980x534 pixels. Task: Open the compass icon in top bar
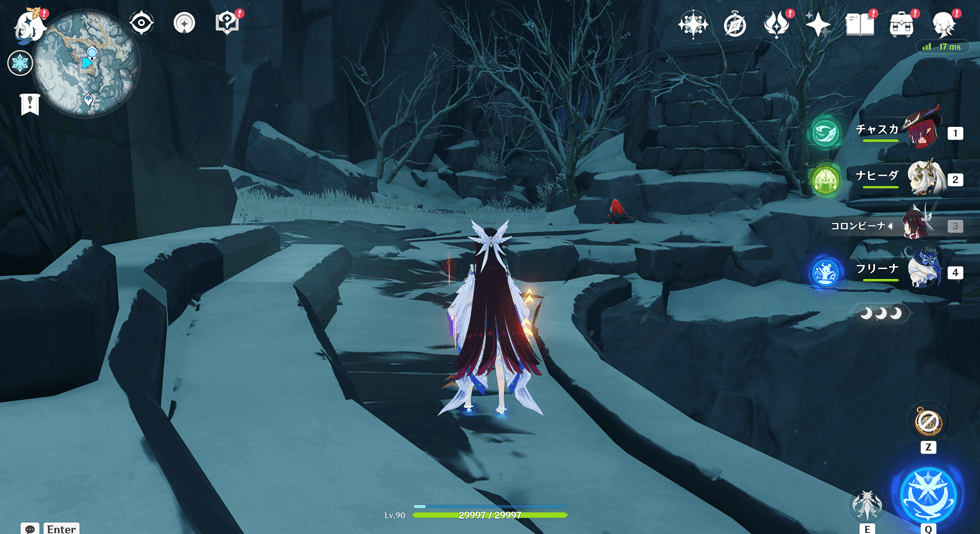(x=735, y=25)
